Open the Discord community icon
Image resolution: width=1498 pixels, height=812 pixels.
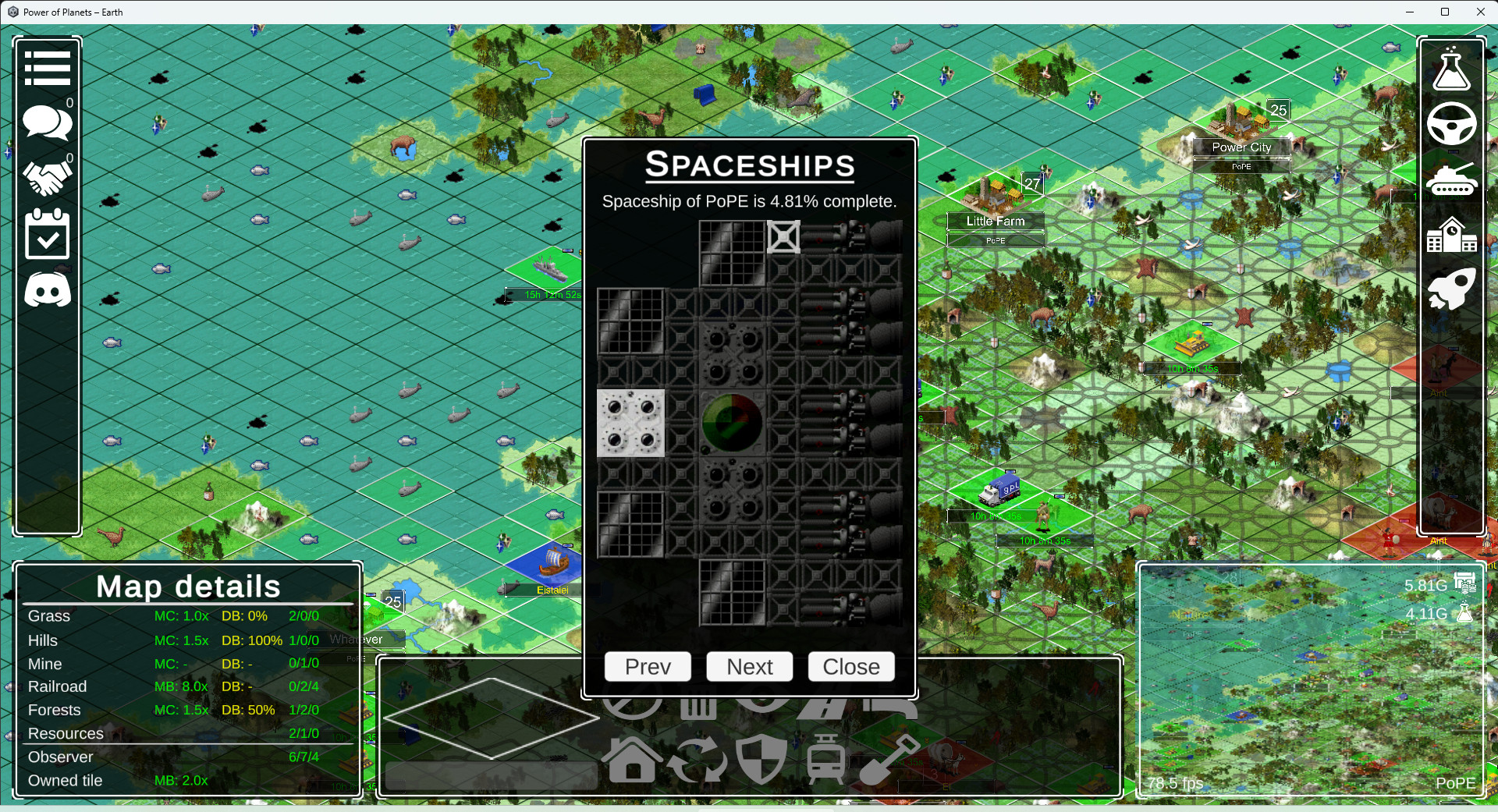47,289
